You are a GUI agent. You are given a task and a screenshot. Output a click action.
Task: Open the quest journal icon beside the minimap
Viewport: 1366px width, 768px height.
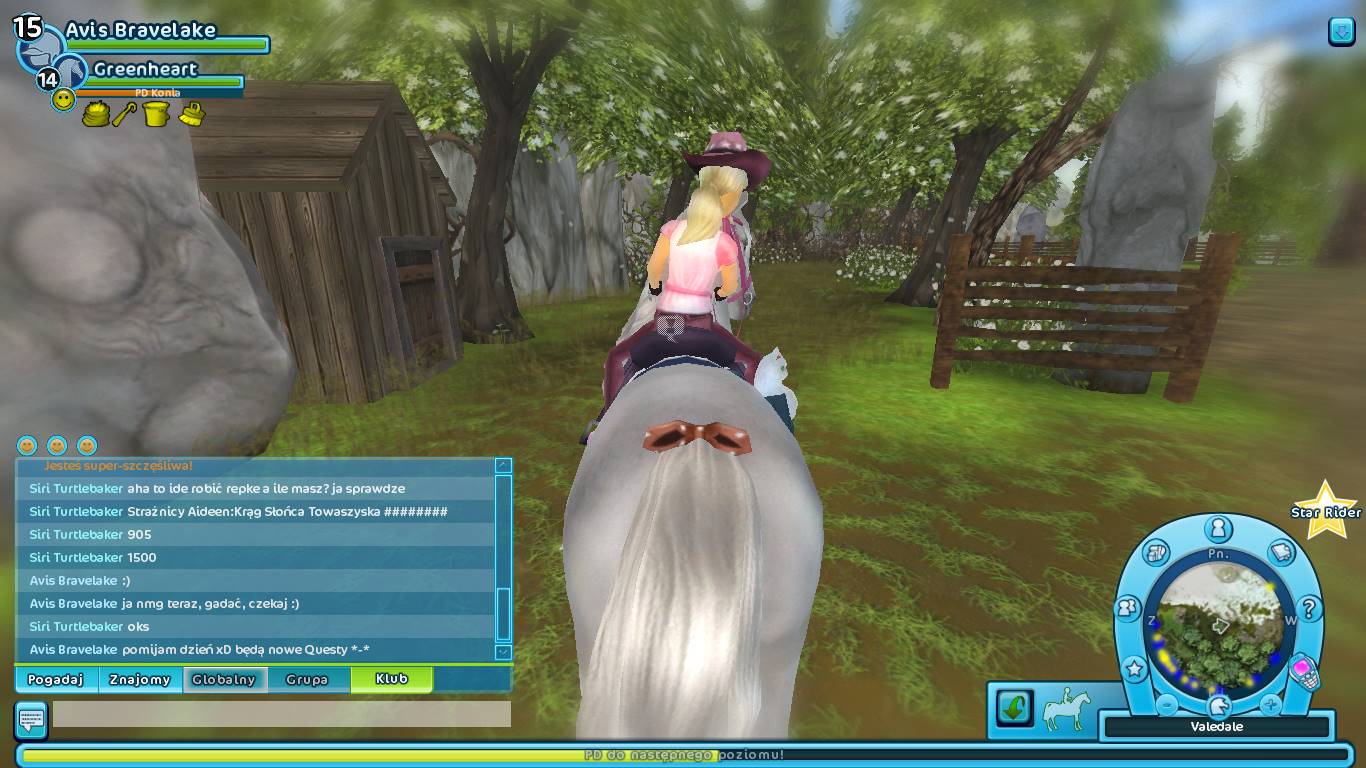click(1282, 554)
